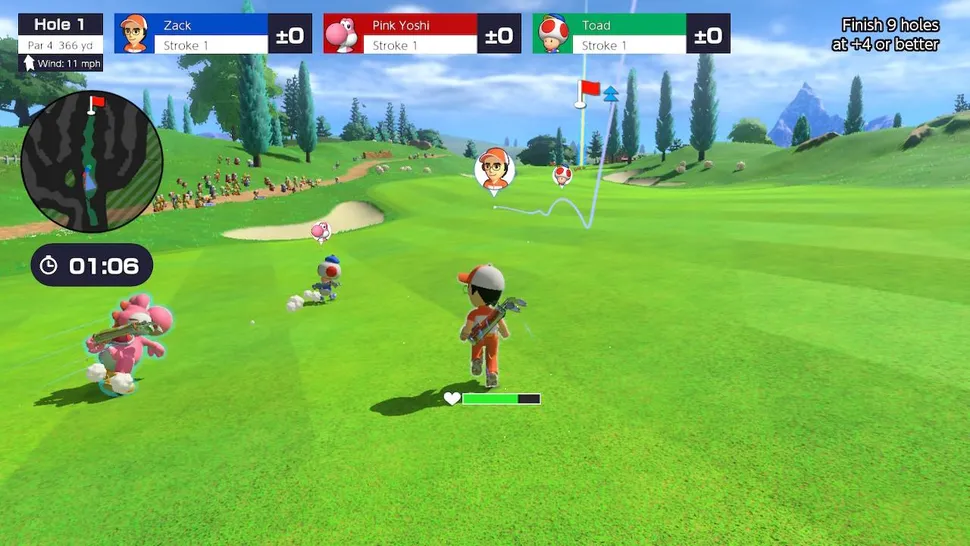Click the Mii ball marker bubble

click(x=494, y=168)
